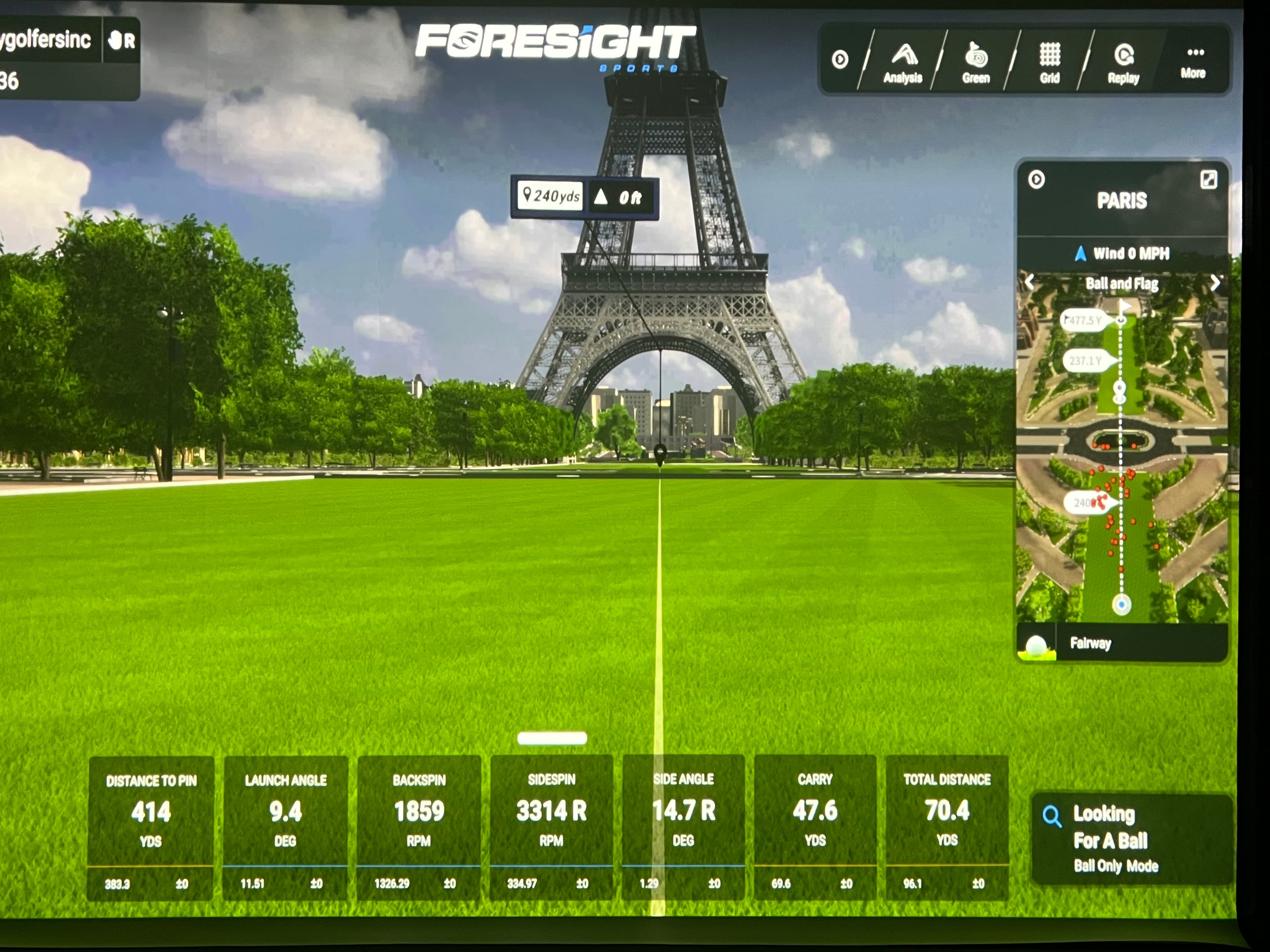Open the Green view icon
The image size is (1270, 952).
coord(976,58)
